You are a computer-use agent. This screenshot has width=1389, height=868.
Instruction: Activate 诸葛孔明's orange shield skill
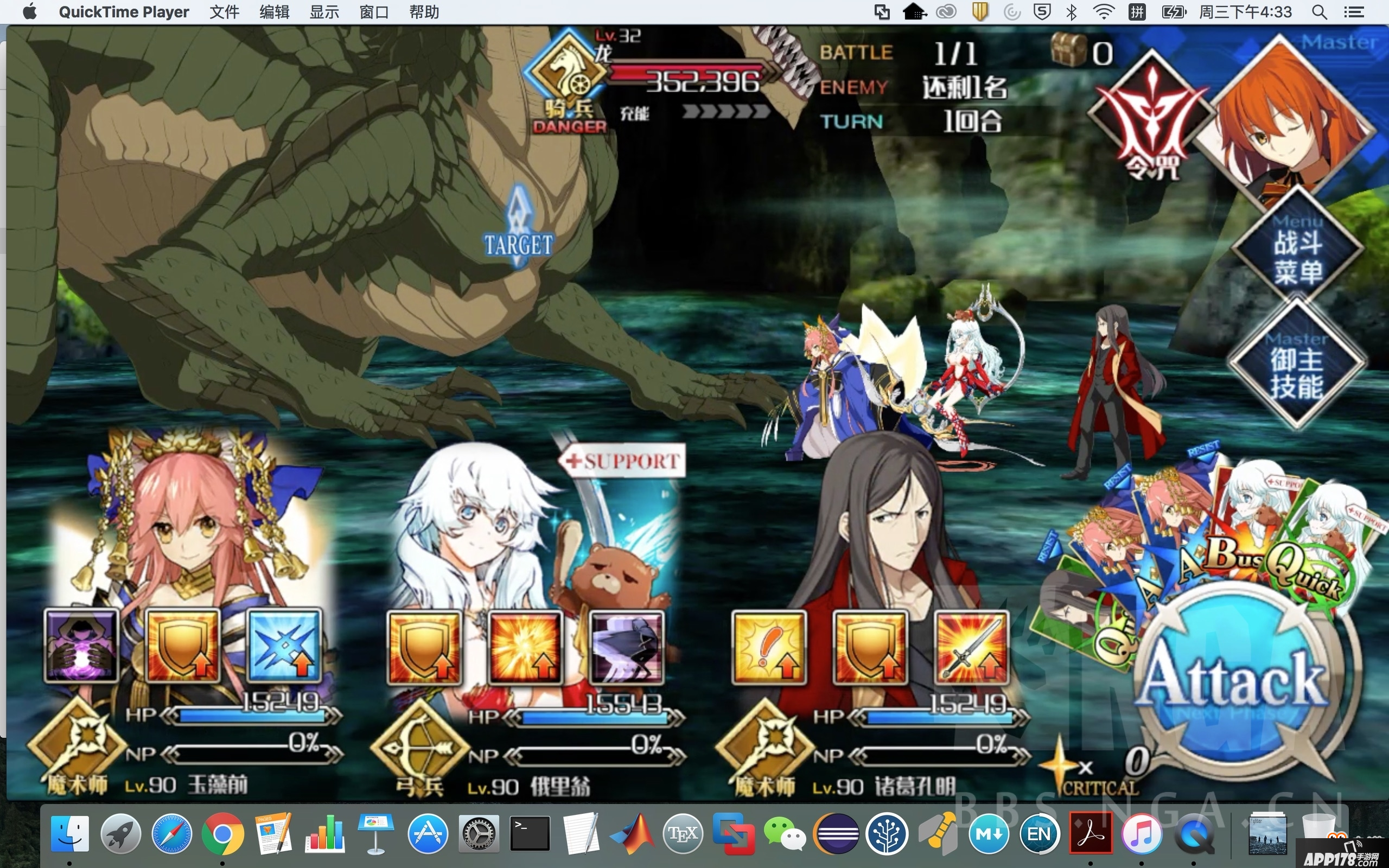tap(870, 648)
